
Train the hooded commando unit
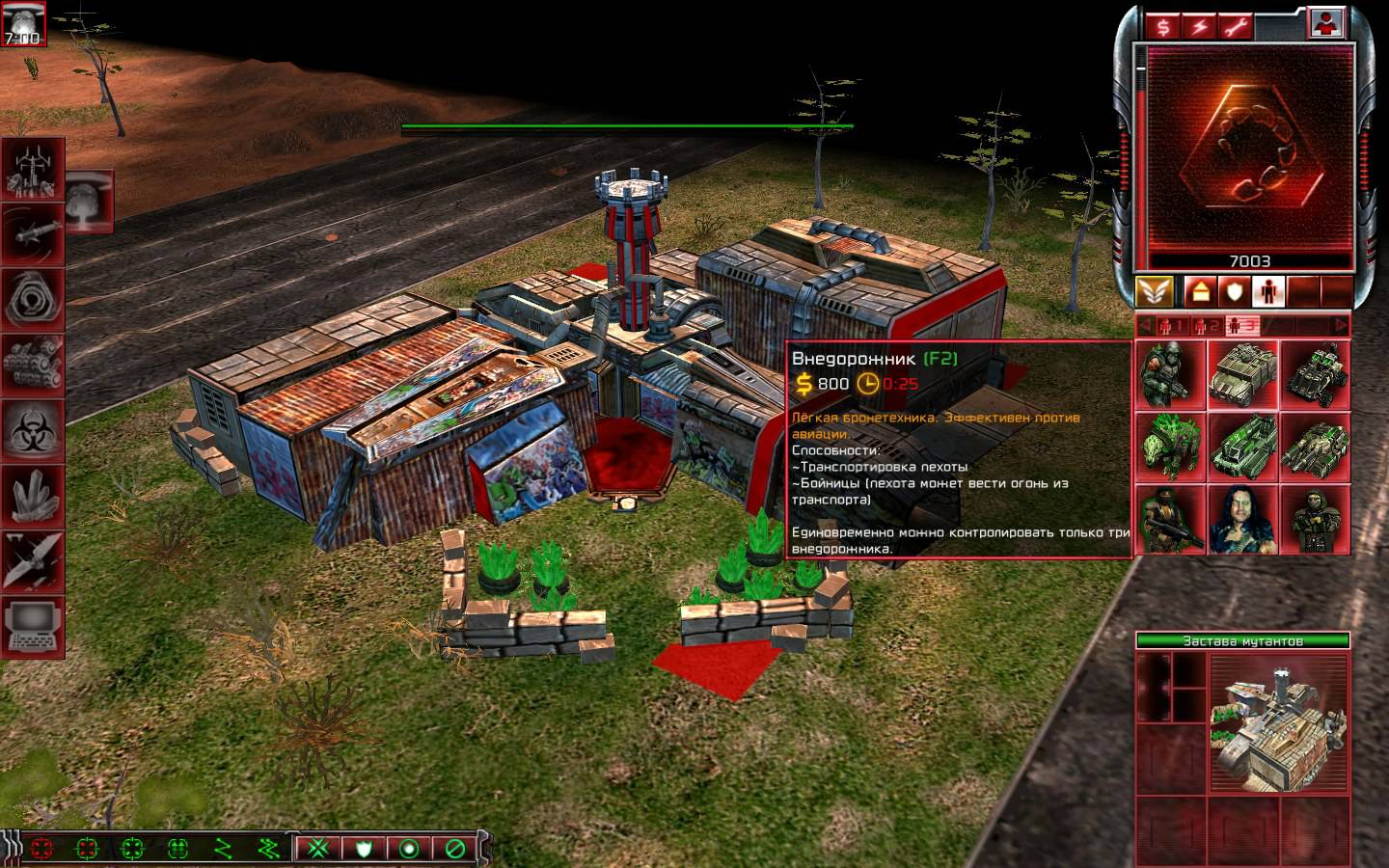[x=1315, y=520]
